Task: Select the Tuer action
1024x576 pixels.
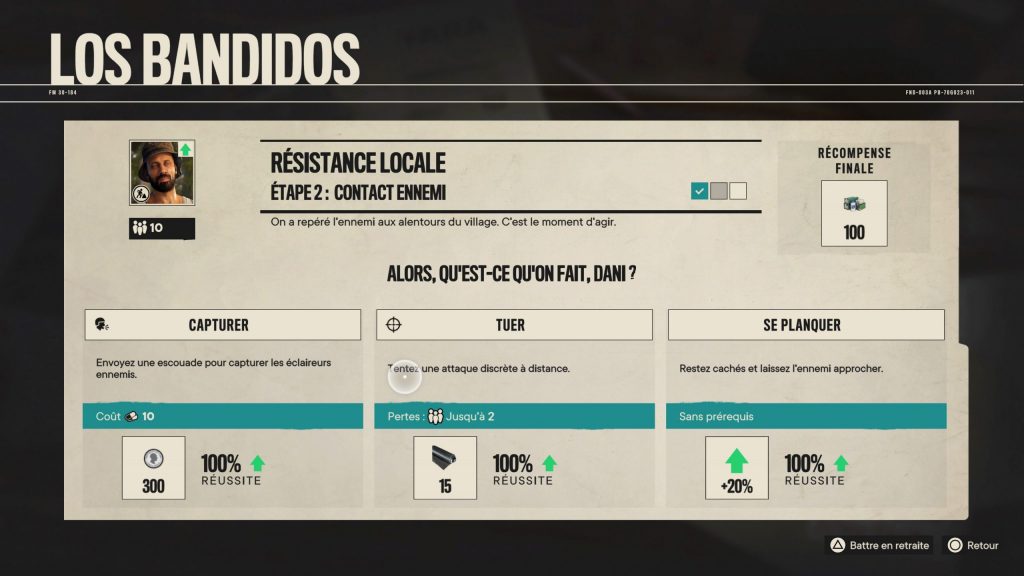Action: coord(514,325)
